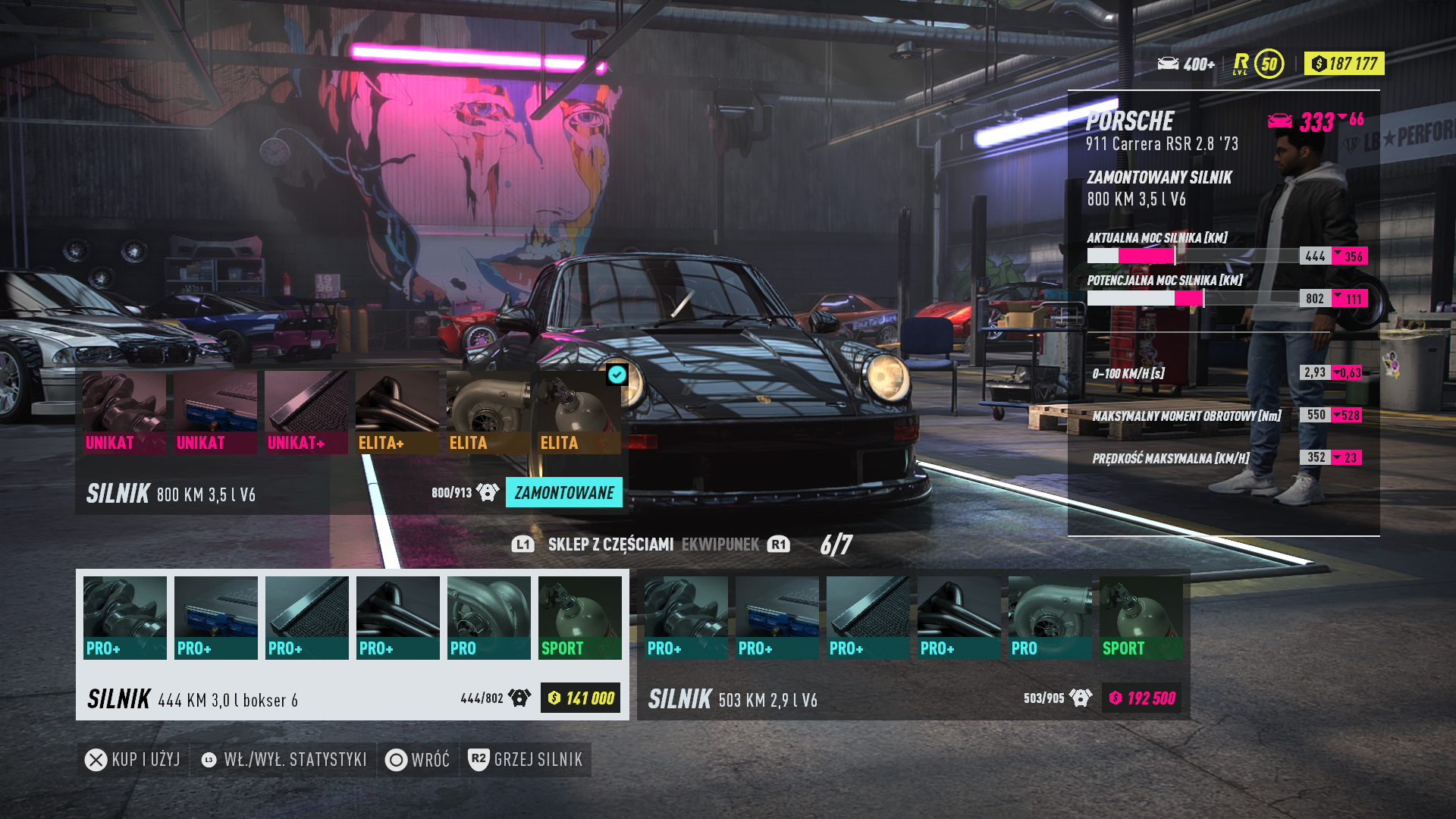
Task: Click the 192 500 price tag
Action: click(x=1141, y=698)
